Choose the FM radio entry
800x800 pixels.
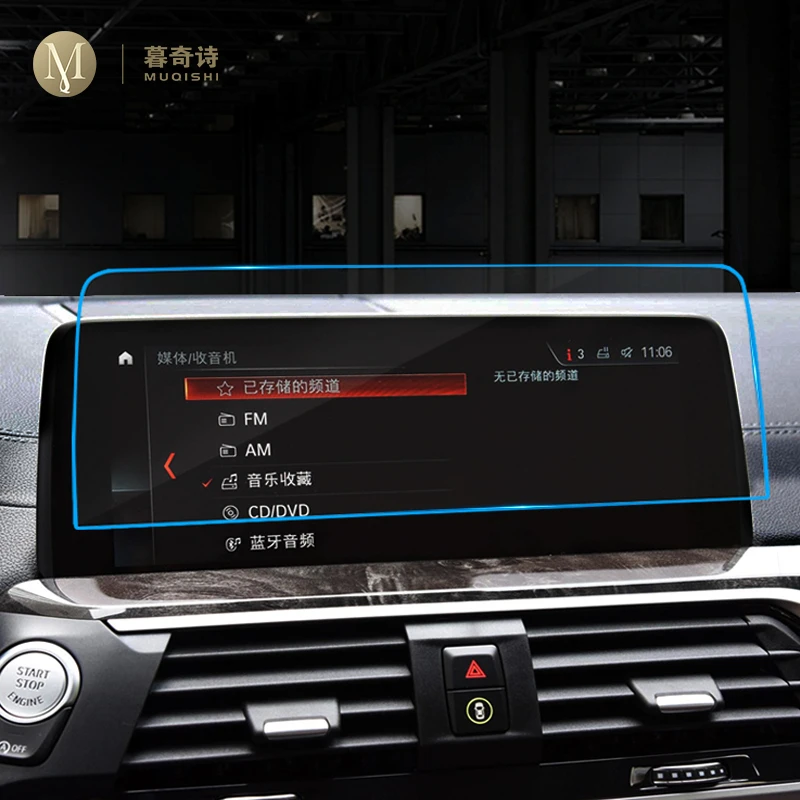pos(256,419)
